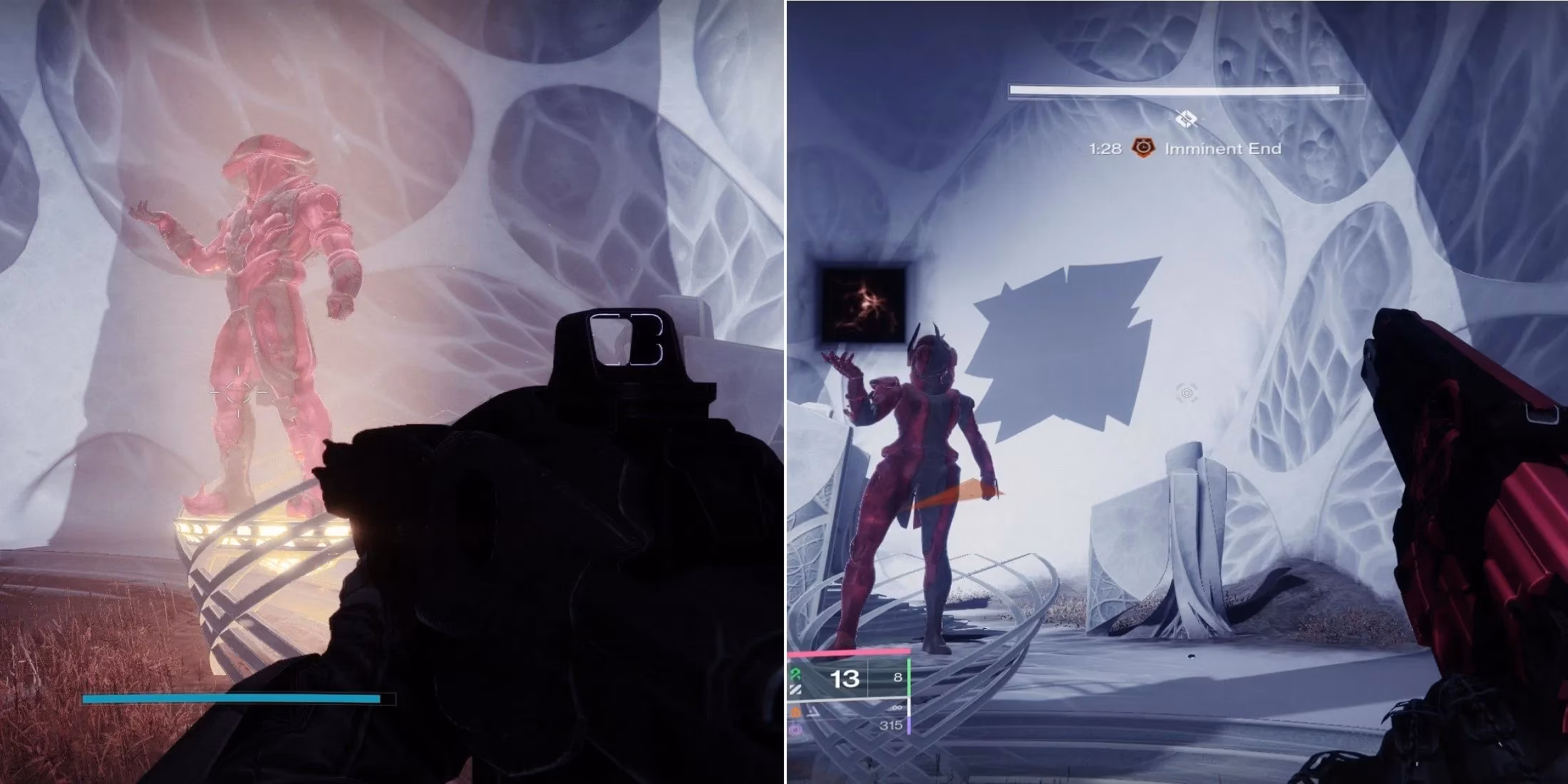Expand the infinity ammo indicator
This screenshot has height=784, width=1568.
pos(896,707)
